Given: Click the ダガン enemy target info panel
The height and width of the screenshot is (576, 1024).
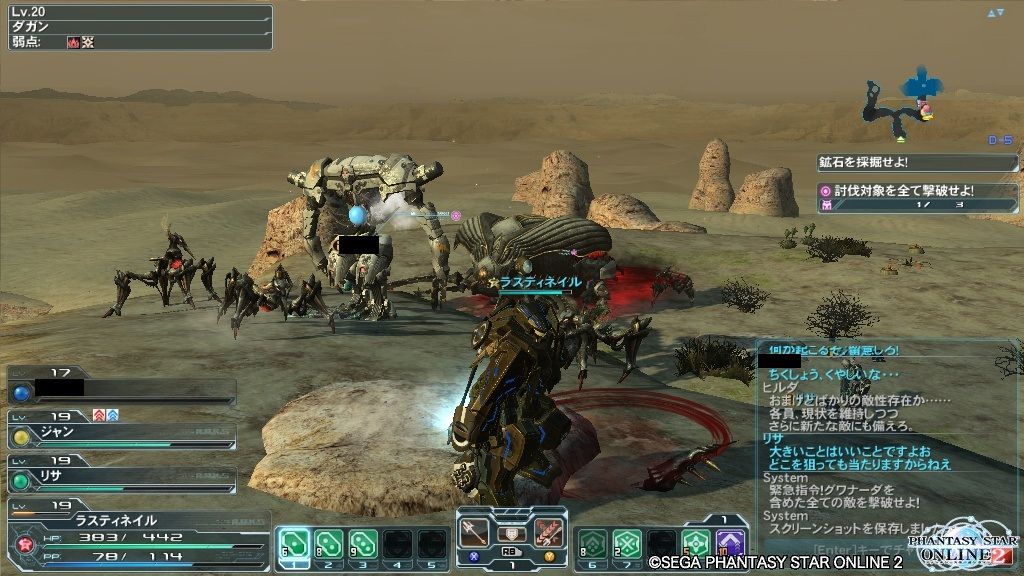Looking at the screenshot, I should [x=136, y=27].
